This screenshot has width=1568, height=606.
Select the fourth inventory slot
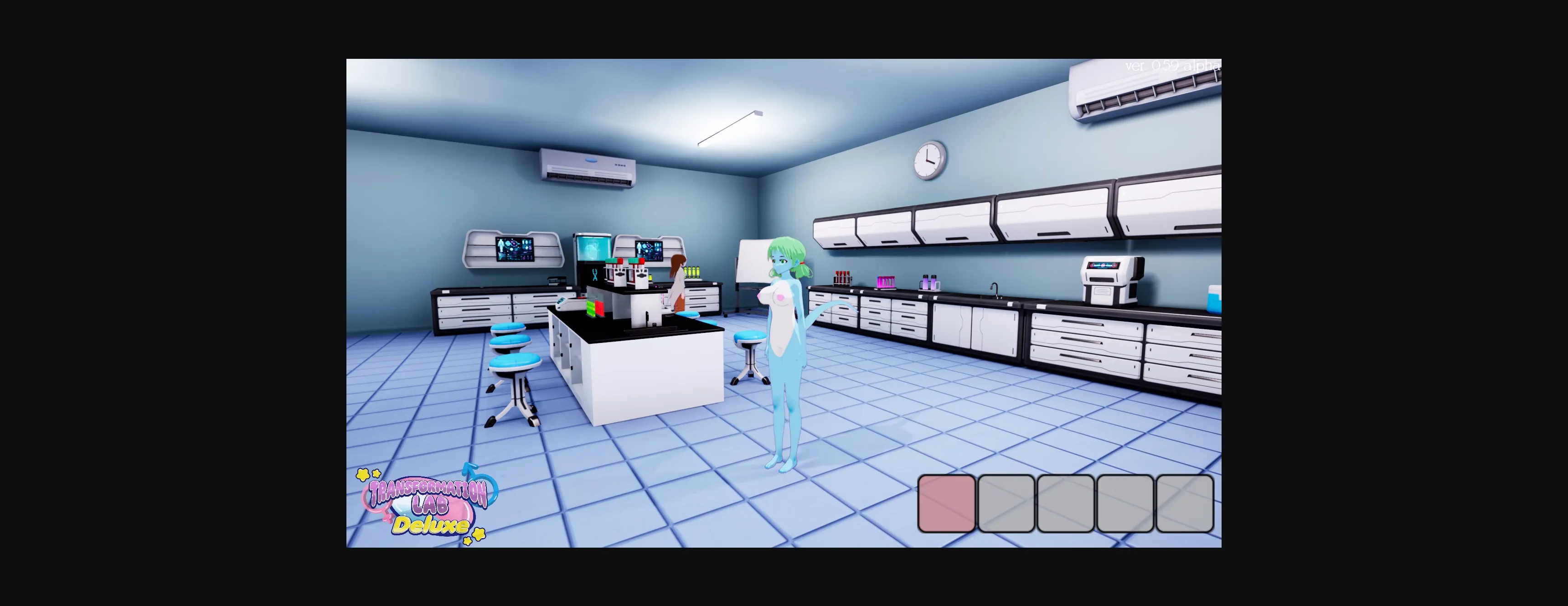tap(1124, 504)
